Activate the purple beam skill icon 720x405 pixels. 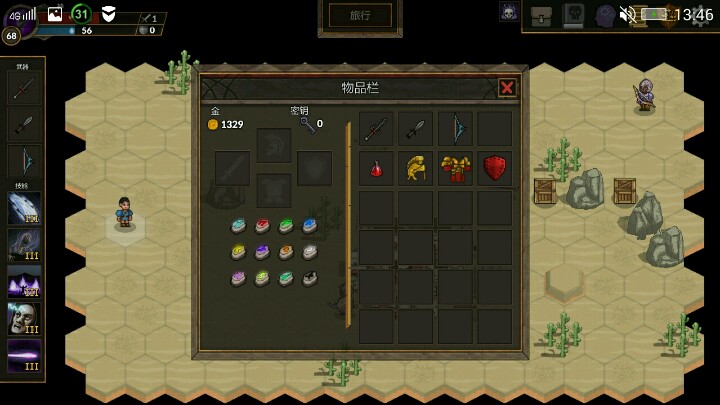(x=24, y=357)
